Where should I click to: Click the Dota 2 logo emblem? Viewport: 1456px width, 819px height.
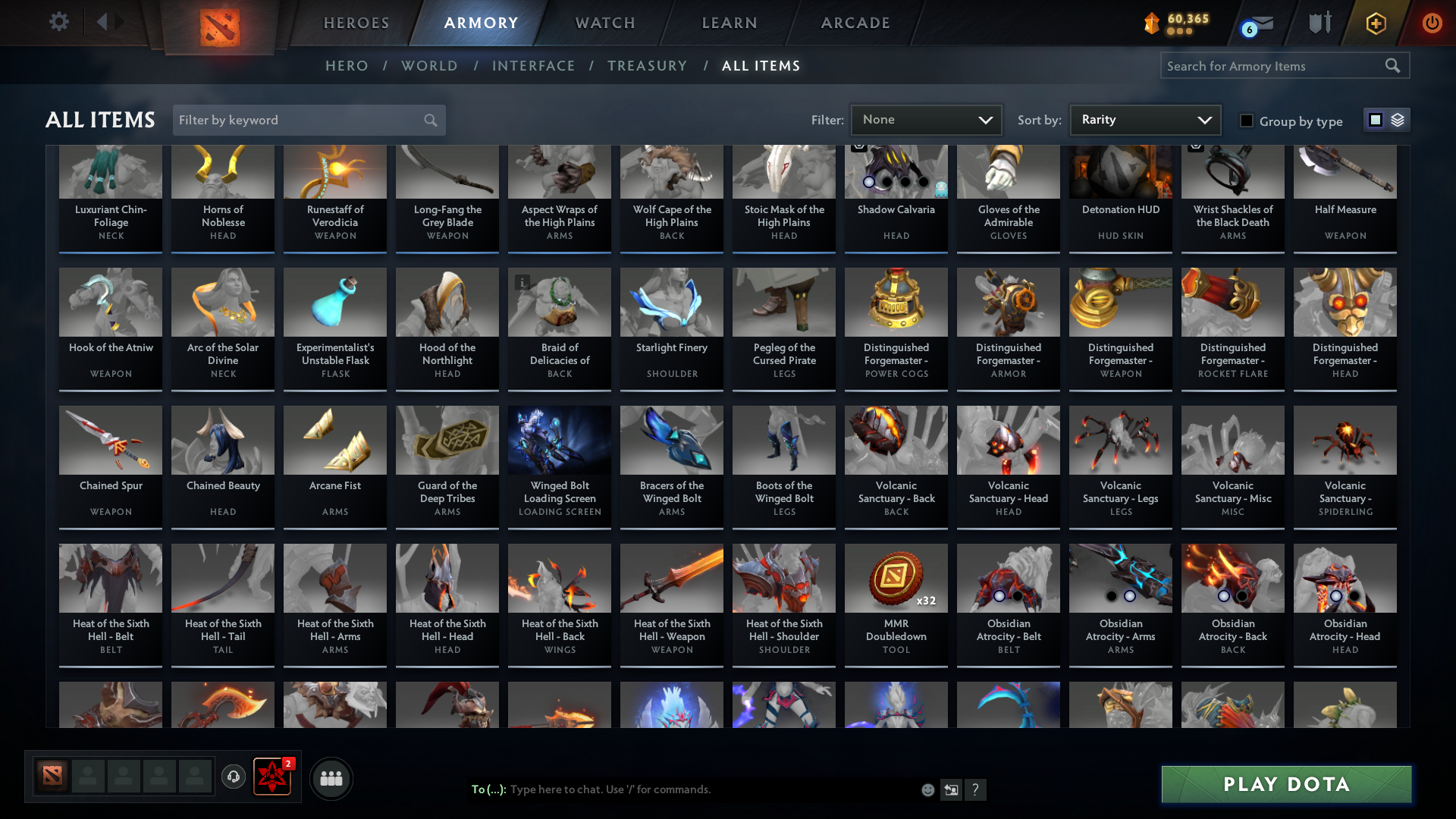pos(220,24)
